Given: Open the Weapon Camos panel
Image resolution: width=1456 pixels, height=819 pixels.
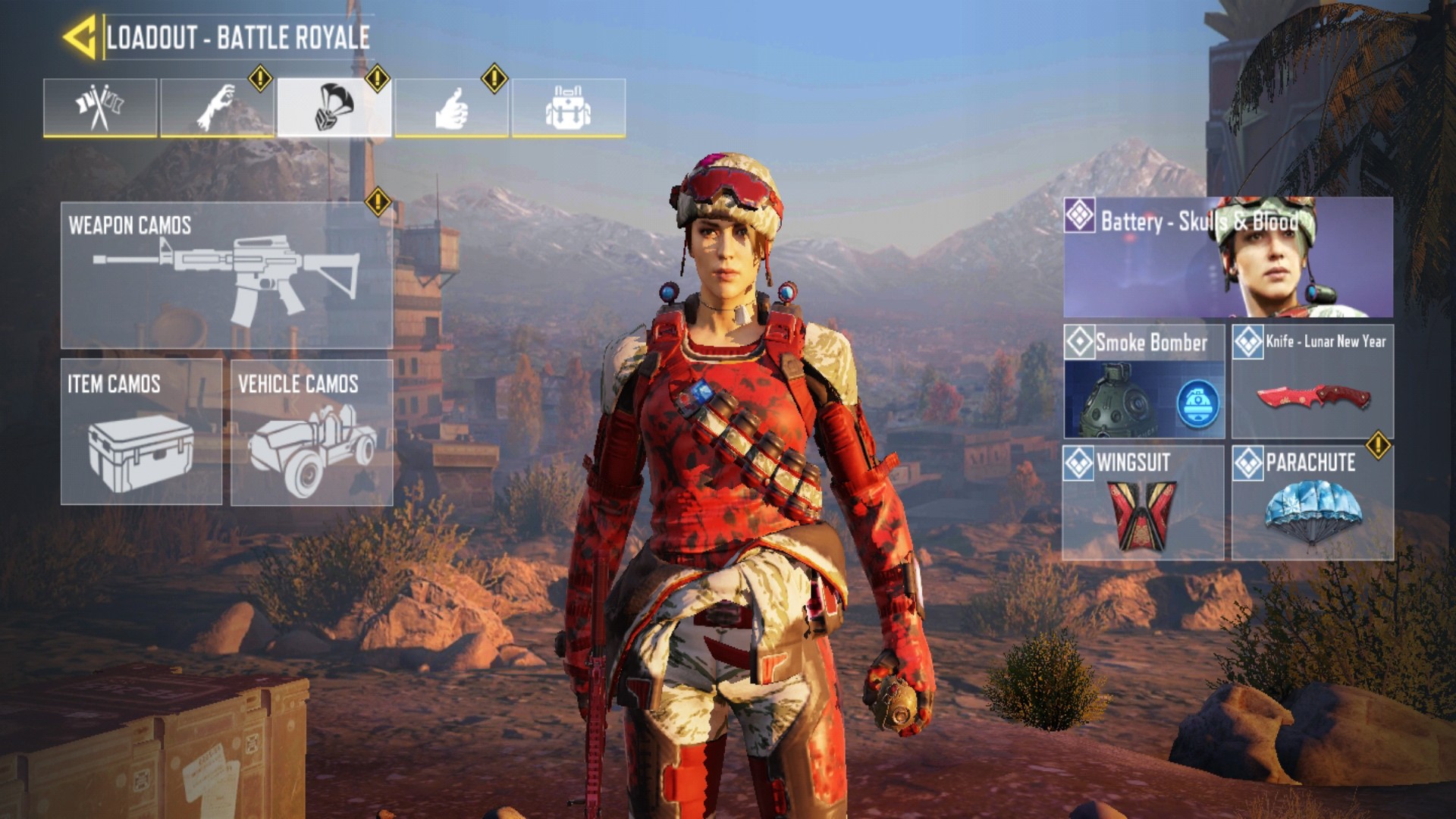Looking at the screenshot, I should pyautogui.click(x=227, y=275).
